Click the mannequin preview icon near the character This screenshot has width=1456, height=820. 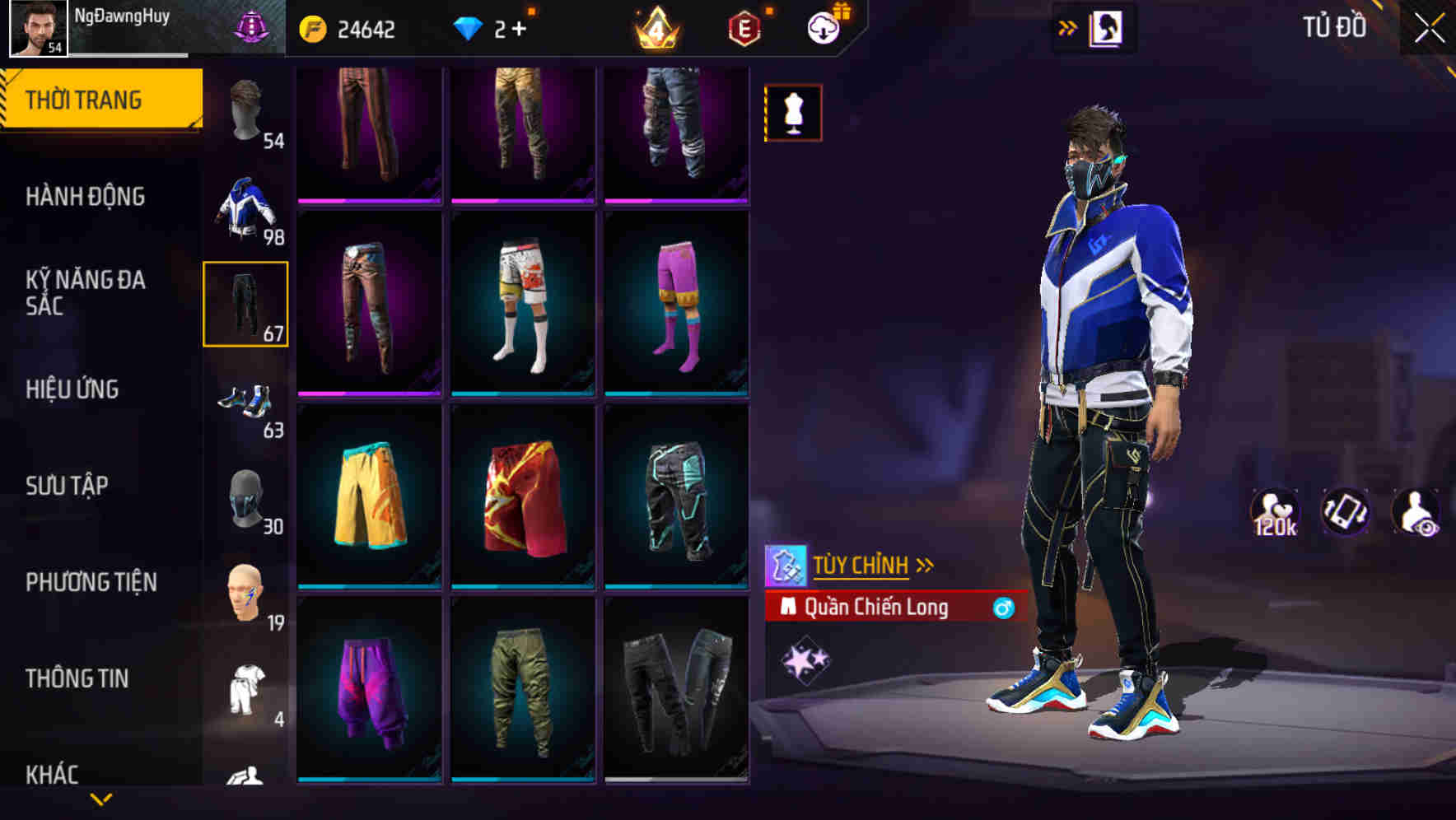[793, 113]
